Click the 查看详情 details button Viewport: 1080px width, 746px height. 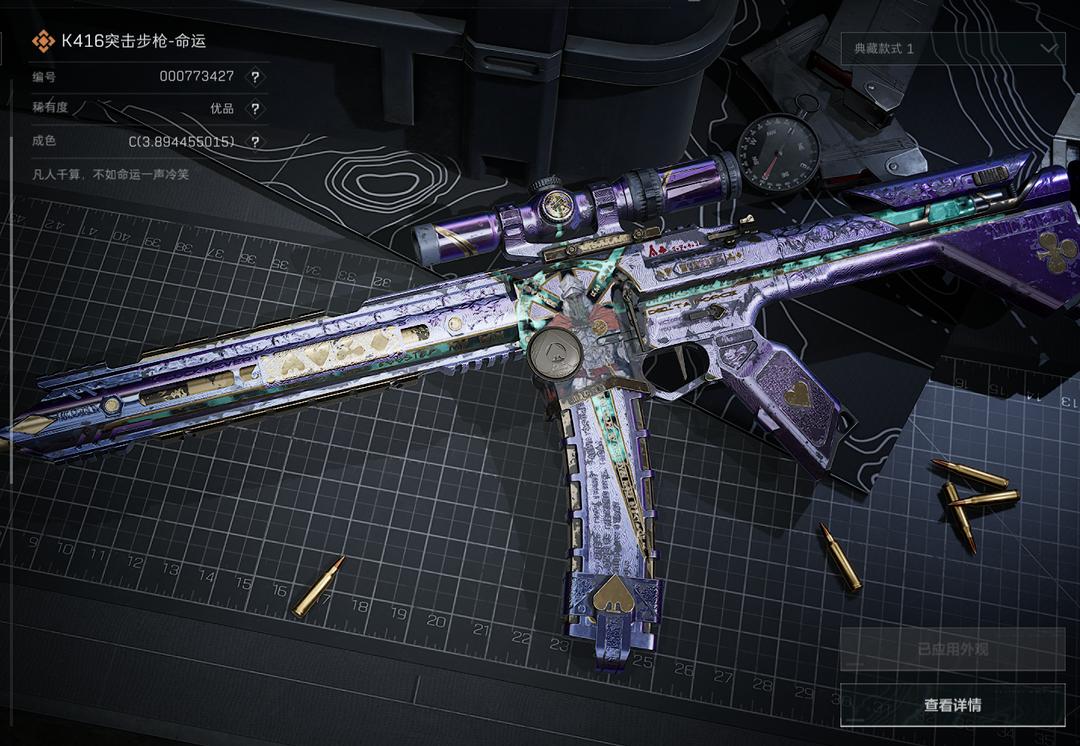tap(952, 705)
